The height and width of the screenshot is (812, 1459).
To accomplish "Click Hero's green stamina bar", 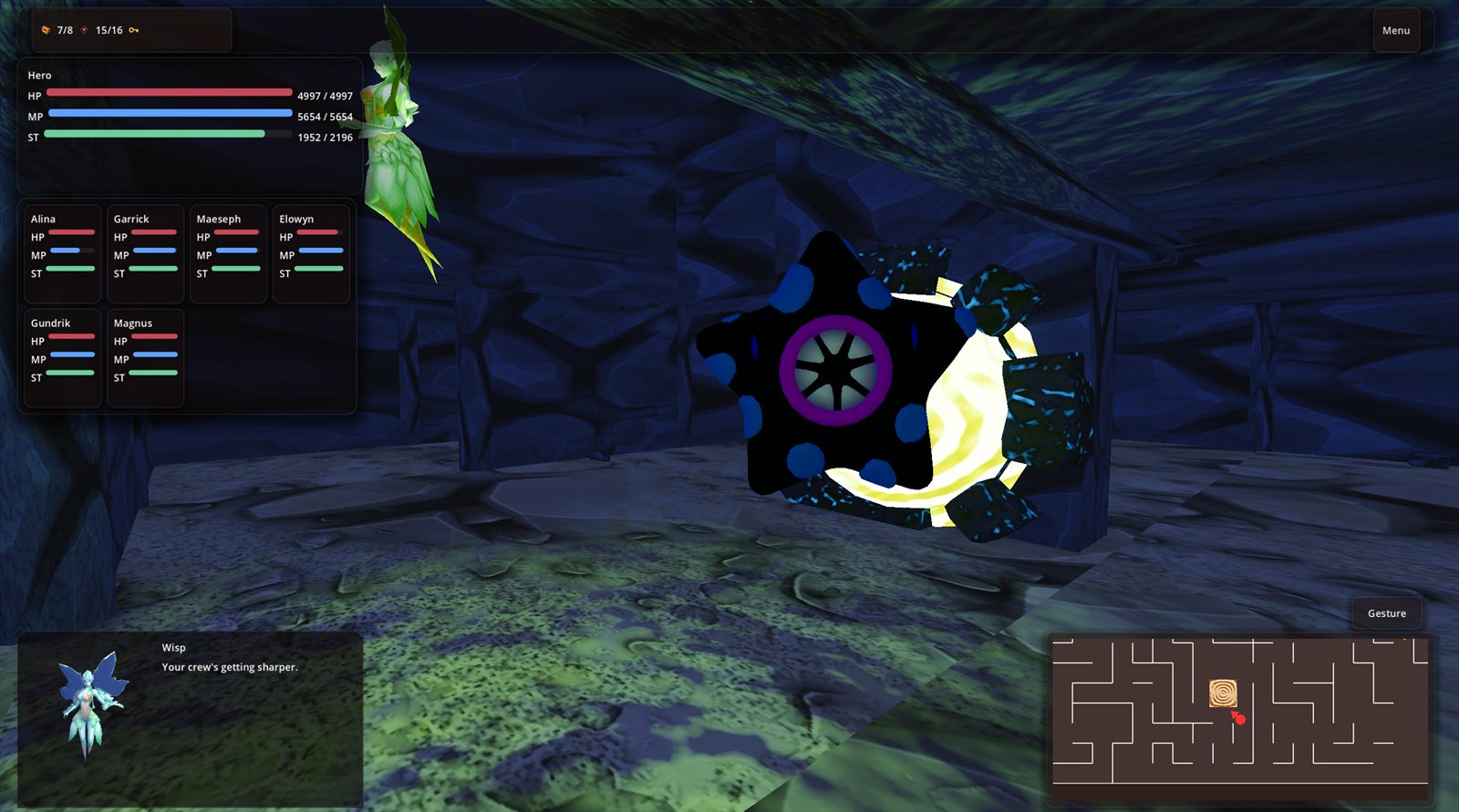I will (155, 134).
